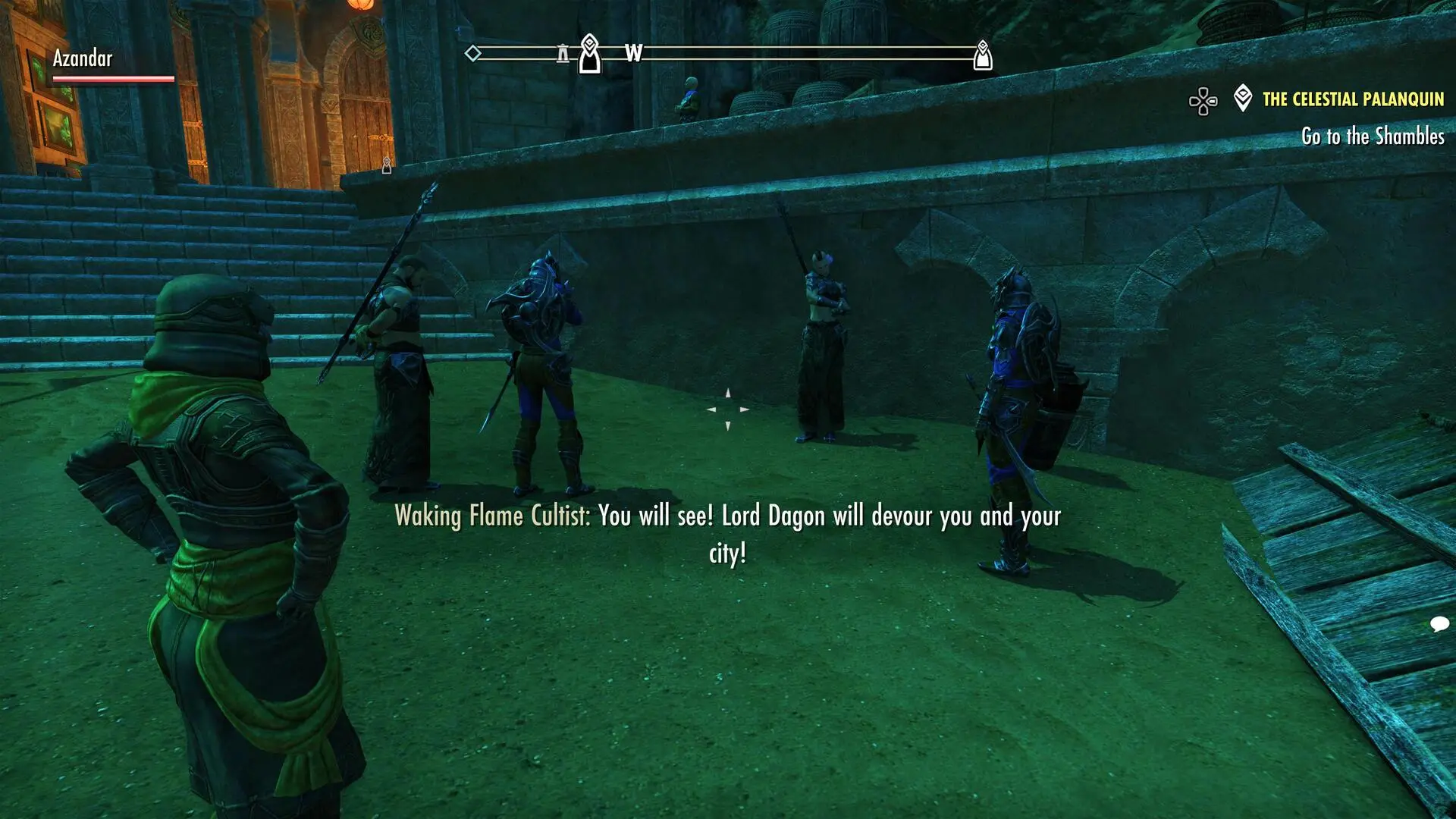Select the quest pin next to the W heading
Image resolution: width=1456 pixels, height=819 pixels.
(x=590, y=55)
